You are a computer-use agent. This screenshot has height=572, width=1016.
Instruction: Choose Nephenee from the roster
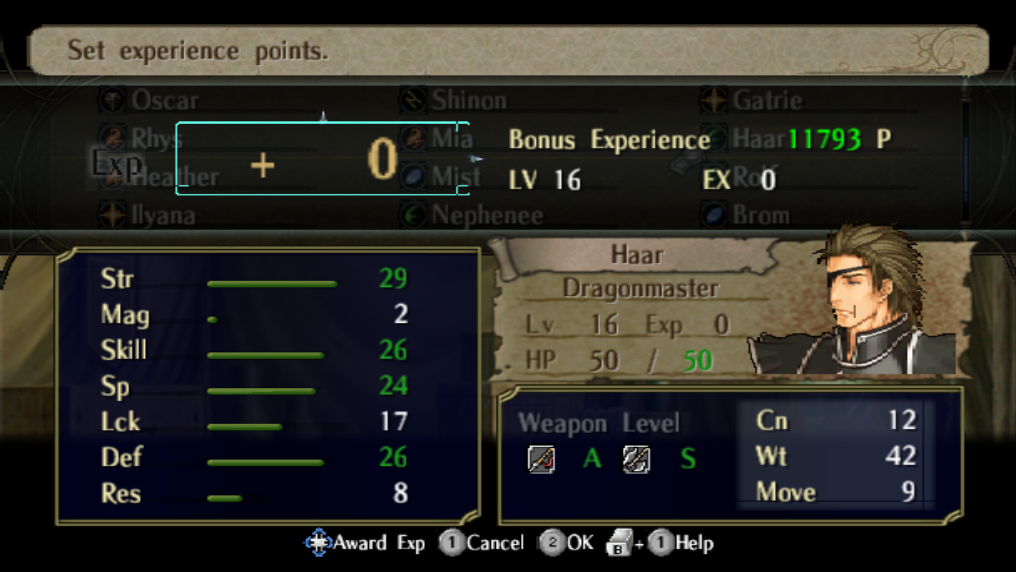(487, 215)
